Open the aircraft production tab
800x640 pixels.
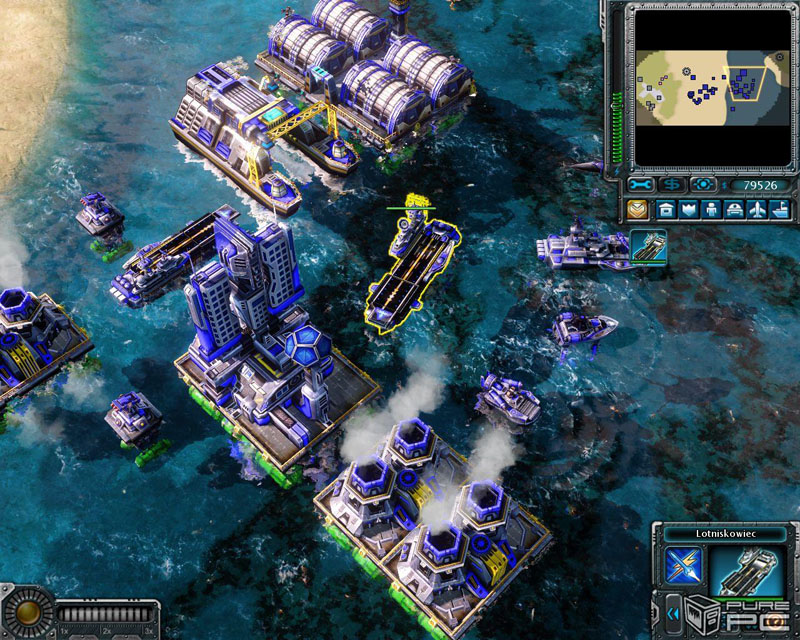[758, 210]
